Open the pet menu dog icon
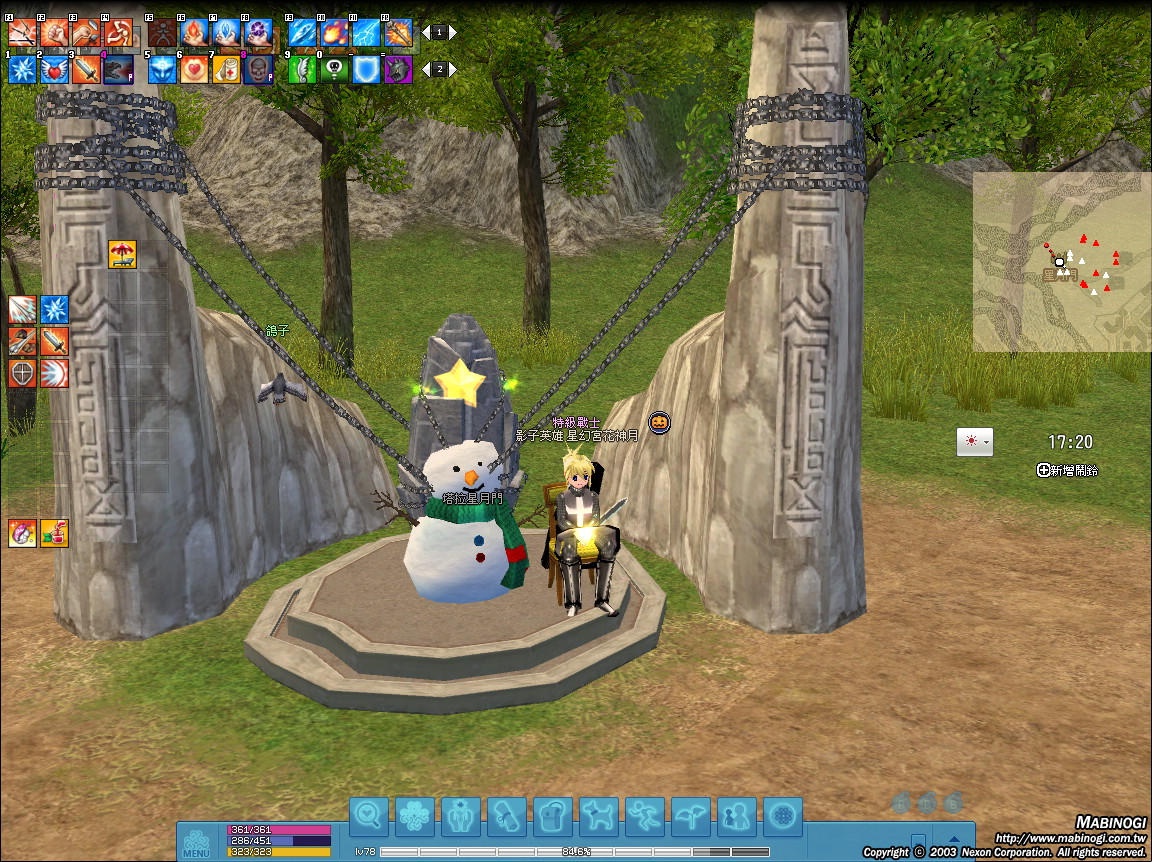The height and width of the screenshot is (862, 1152). pos(599,816)
